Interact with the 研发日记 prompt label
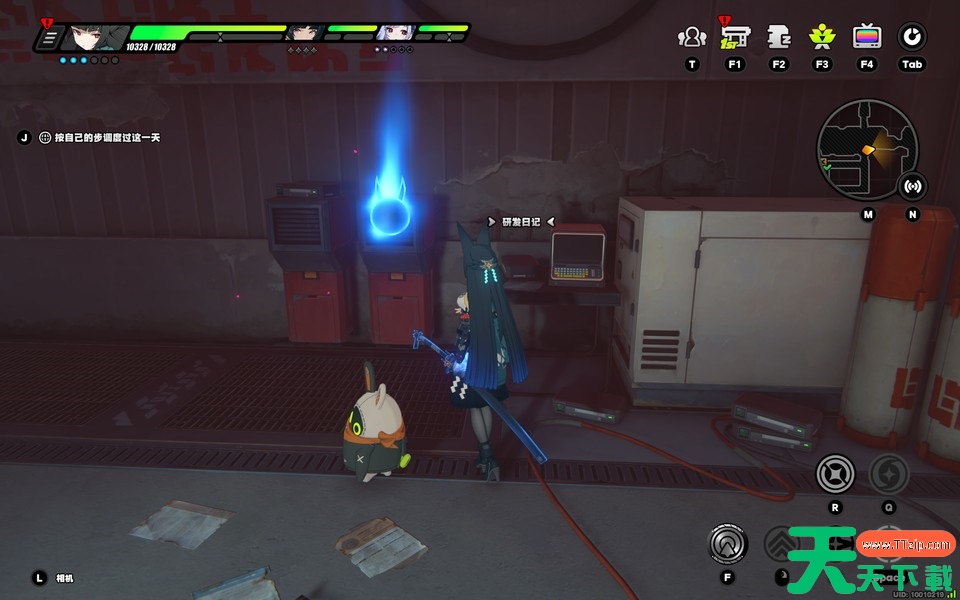The height and width of the screenshot is (600, 960). click(x=520, y=222)
